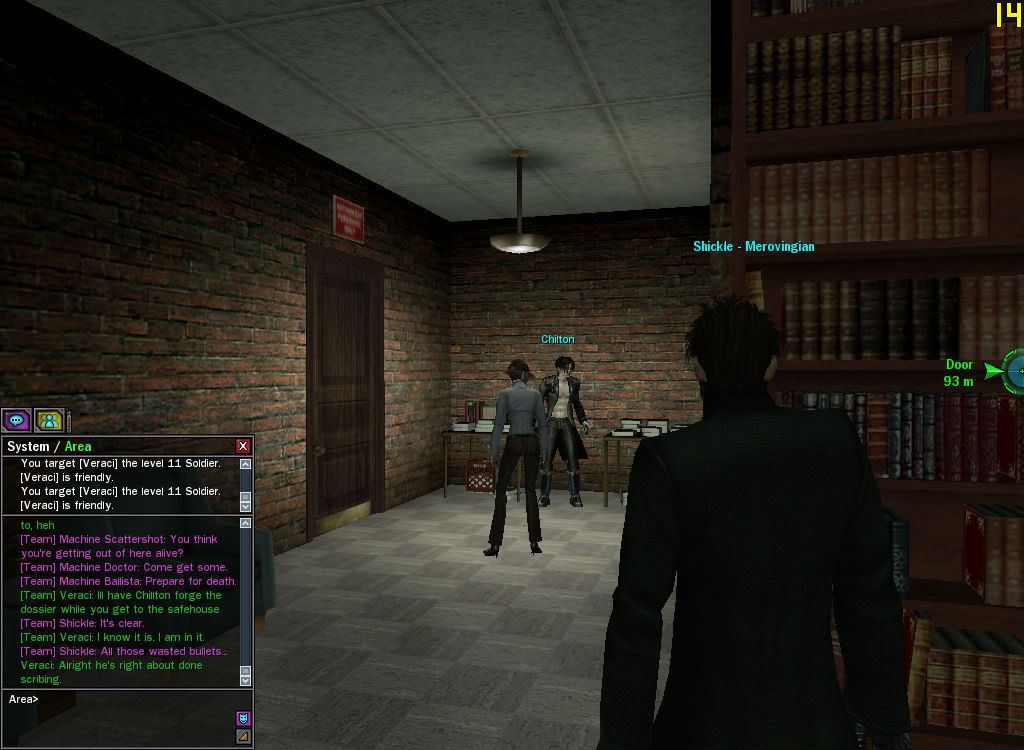
Task: Close the System / Area chat window
Action: point(242,446)
